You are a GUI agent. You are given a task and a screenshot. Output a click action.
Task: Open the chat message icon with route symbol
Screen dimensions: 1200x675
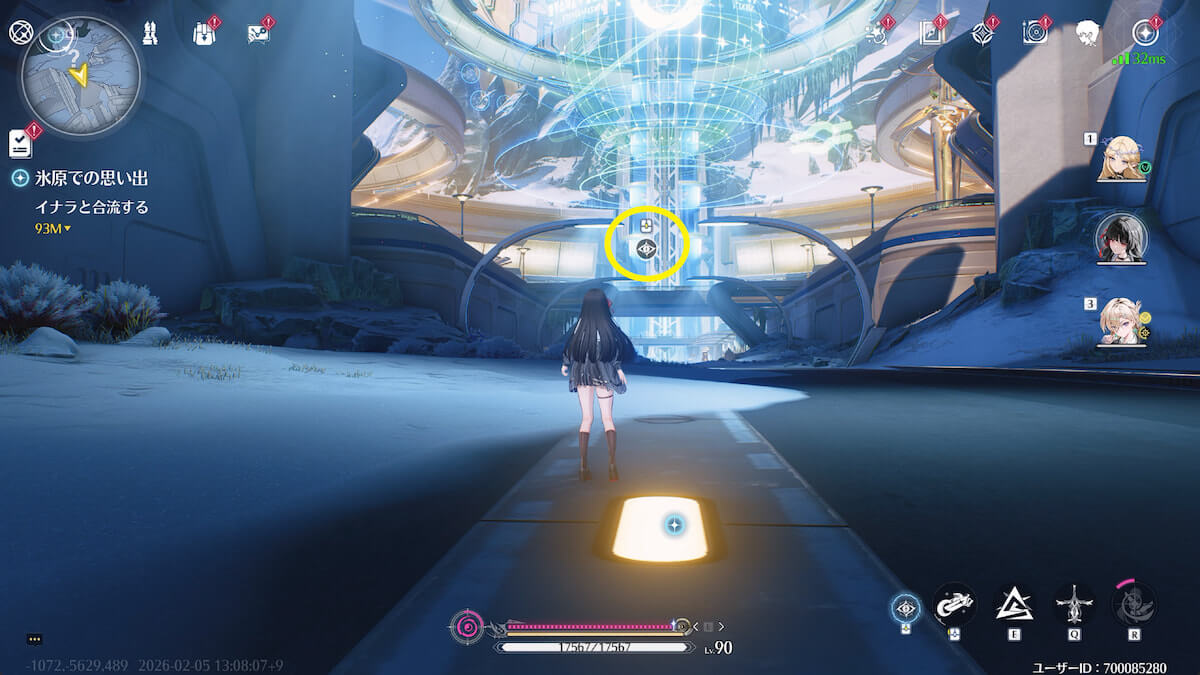[258, 33]
